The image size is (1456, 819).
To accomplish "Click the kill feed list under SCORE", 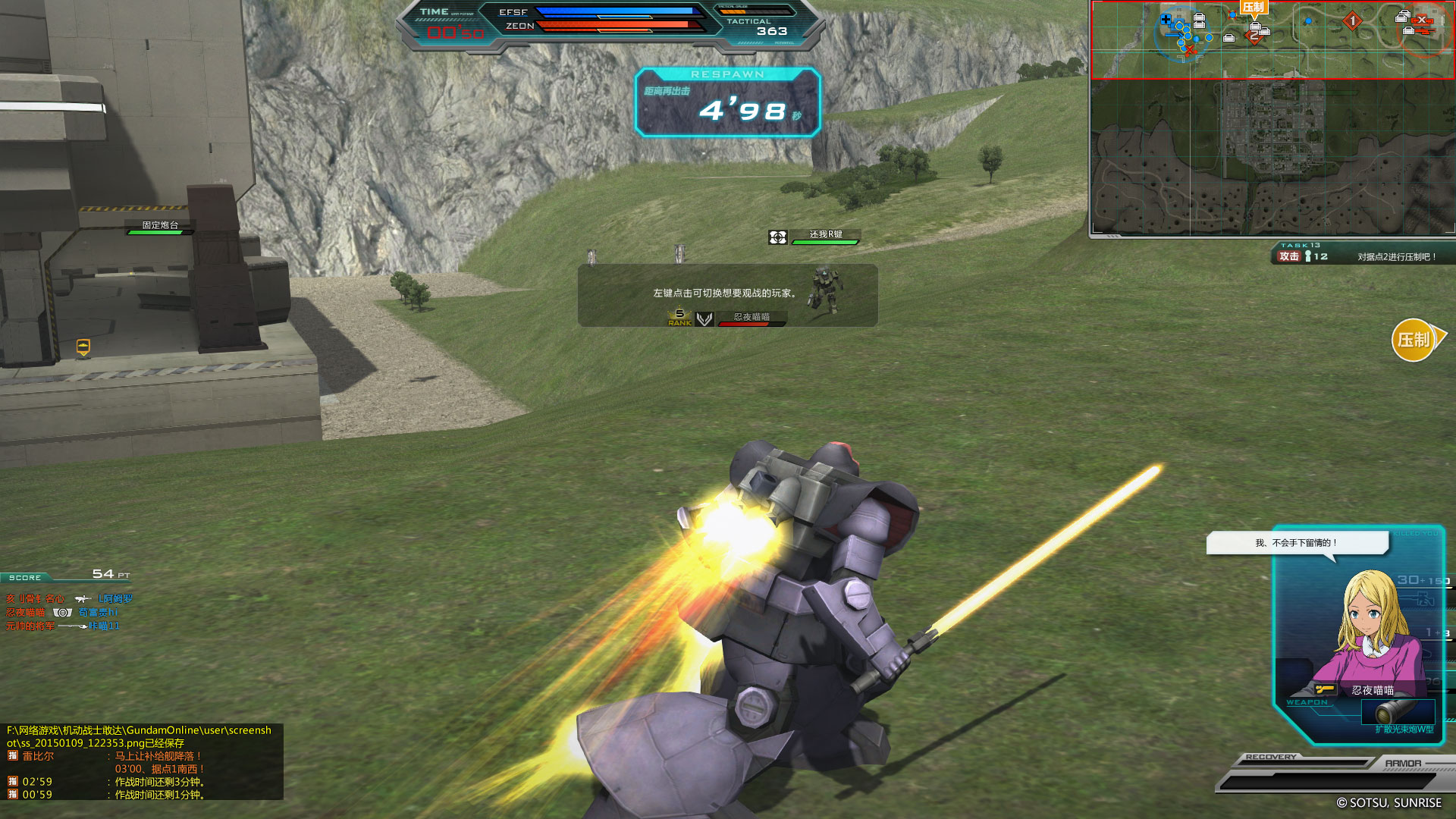I will tap(68, 612).
